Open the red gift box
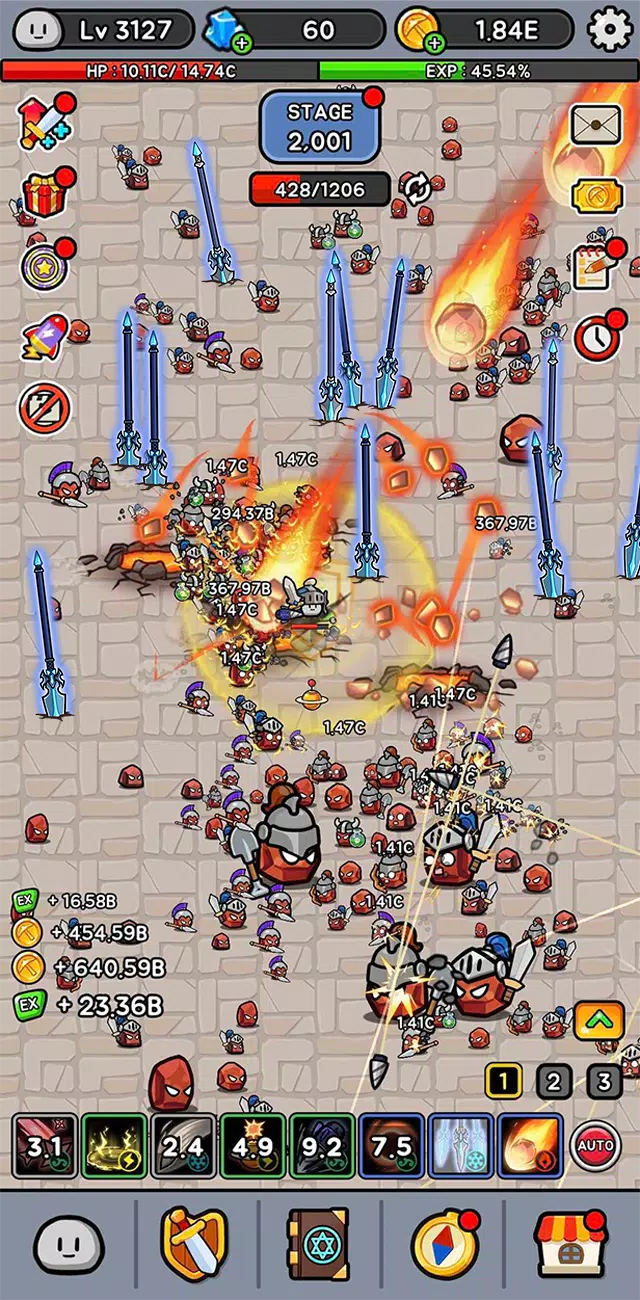Viewport: 640px width, 1300px height. (x=44, y=196)
